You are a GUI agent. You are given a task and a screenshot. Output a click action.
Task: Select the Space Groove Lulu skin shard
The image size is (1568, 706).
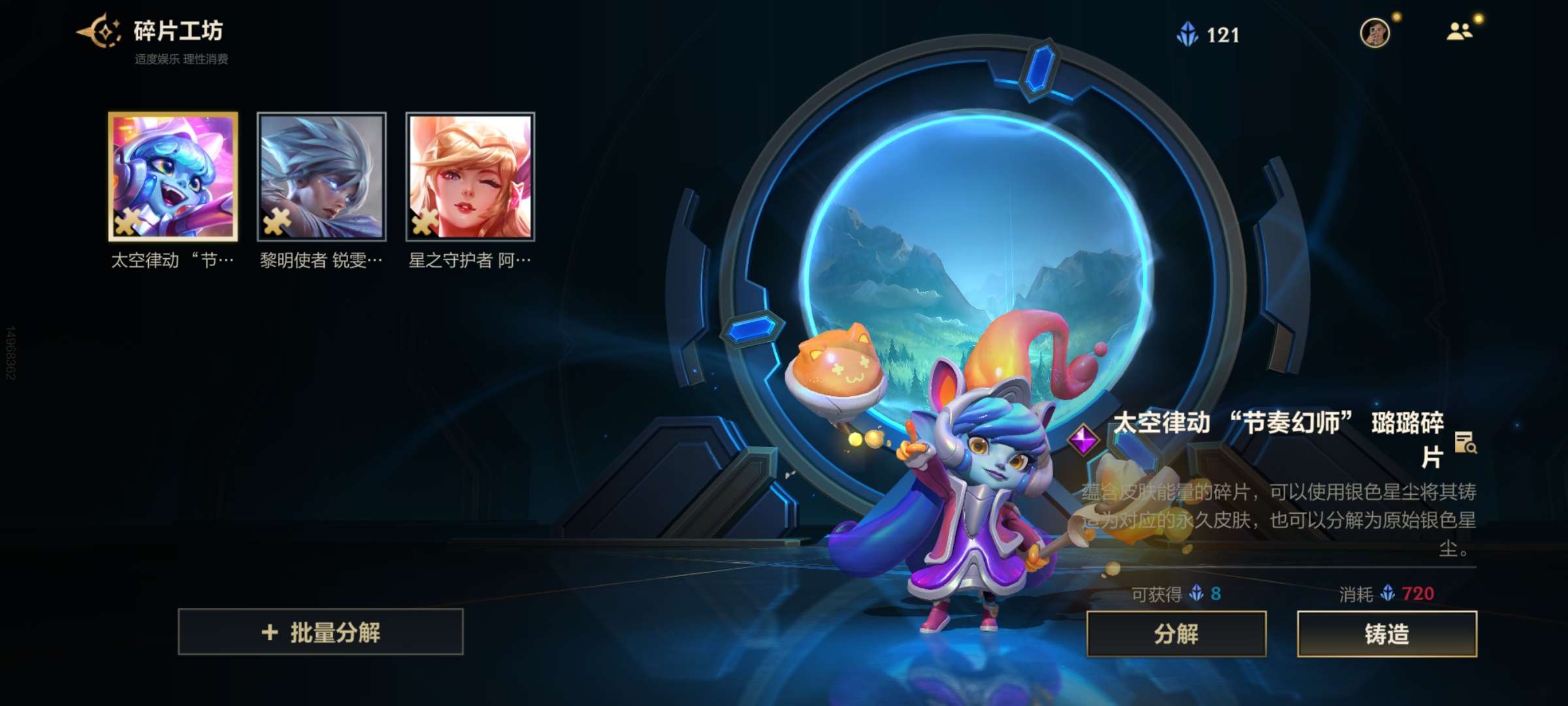coord(173,176)
